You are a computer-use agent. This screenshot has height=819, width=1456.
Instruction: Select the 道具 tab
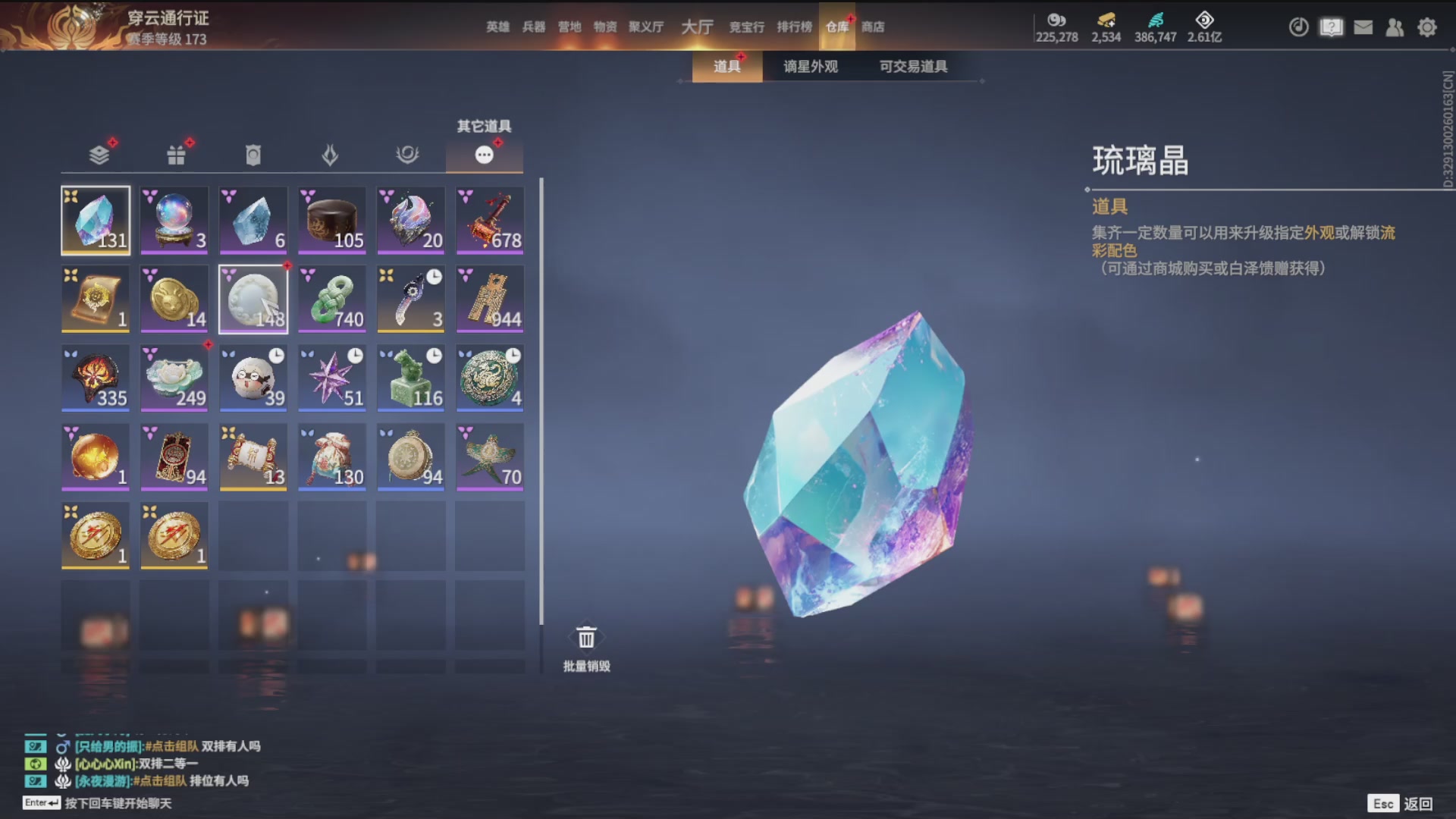point(726,67)
